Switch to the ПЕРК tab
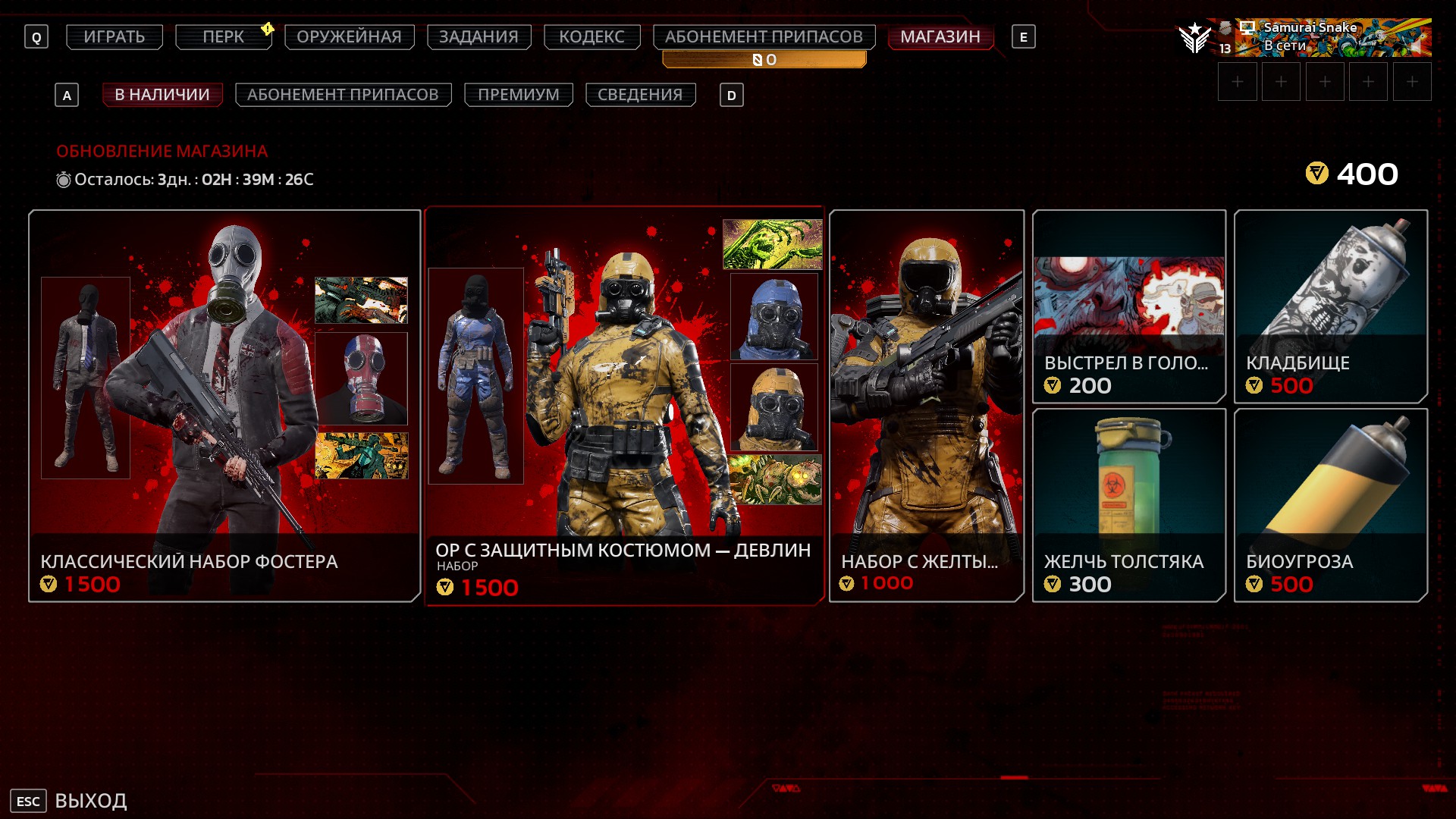This screenshot has width=1456, height=819. 223,36
